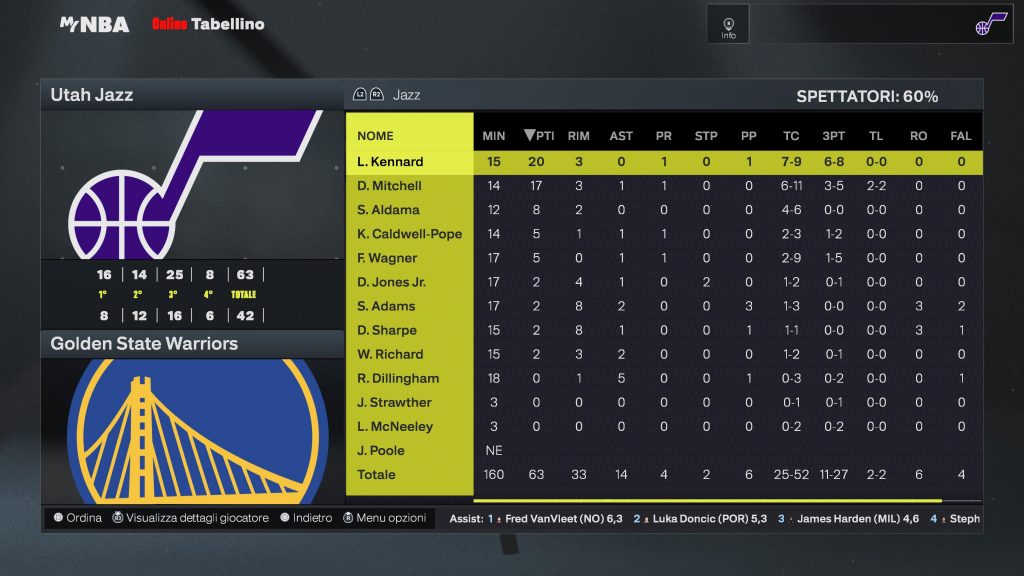Open the Info icon at top
Screen dimensions: 1024x576
tap(728, 24)
